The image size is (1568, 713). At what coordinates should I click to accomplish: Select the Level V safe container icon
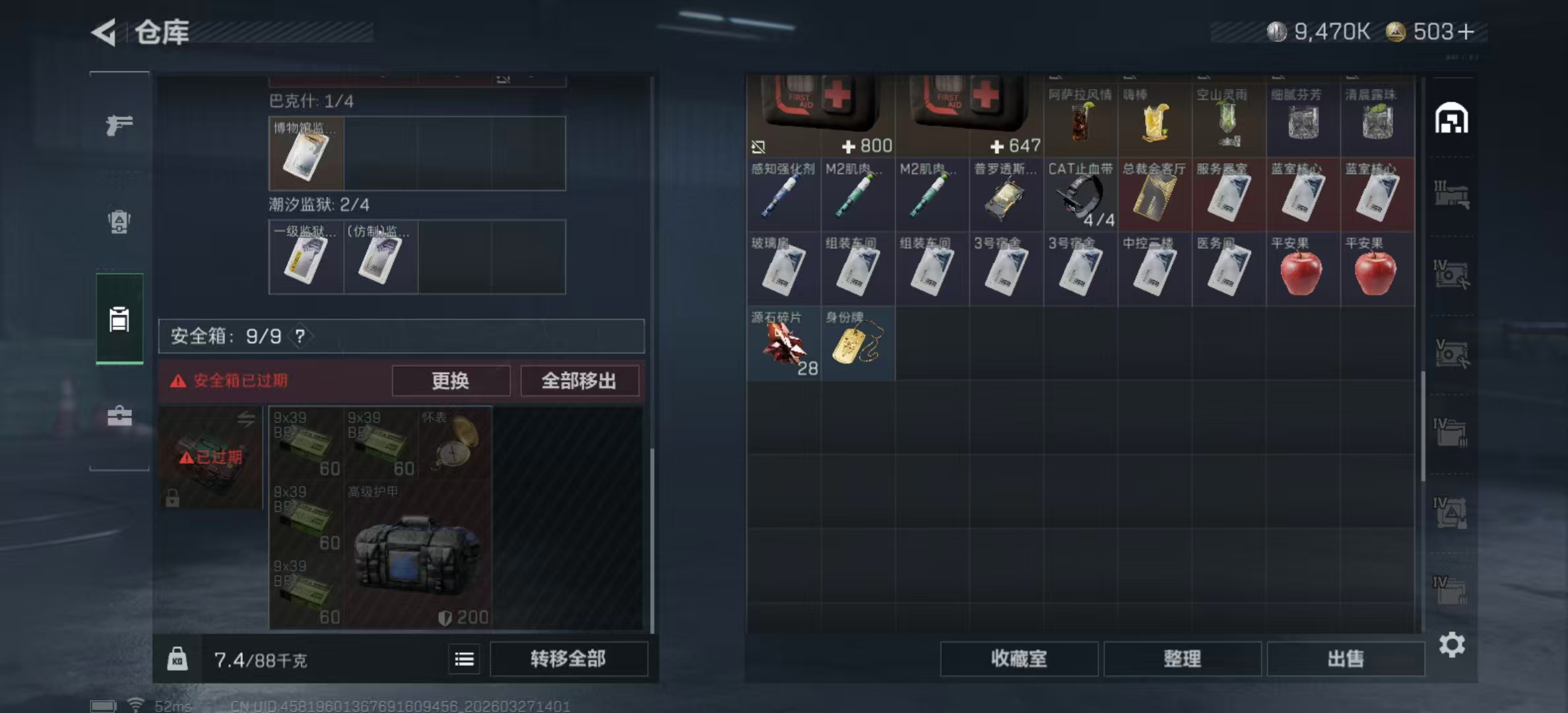pos(1452,353)
